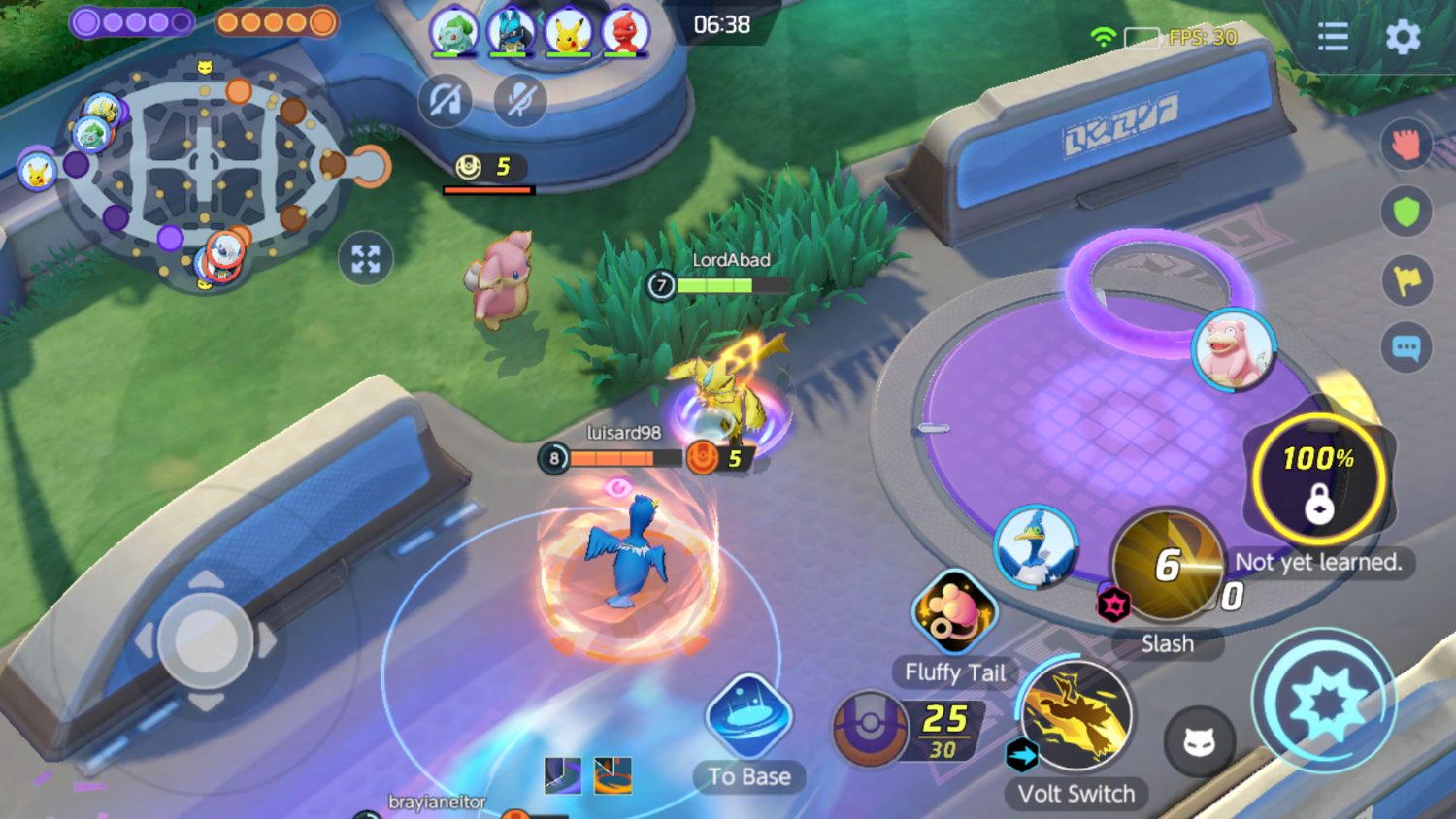1456x819 pixels.
Task: Open the settings gear menu
Action: tap(1403, 37)
